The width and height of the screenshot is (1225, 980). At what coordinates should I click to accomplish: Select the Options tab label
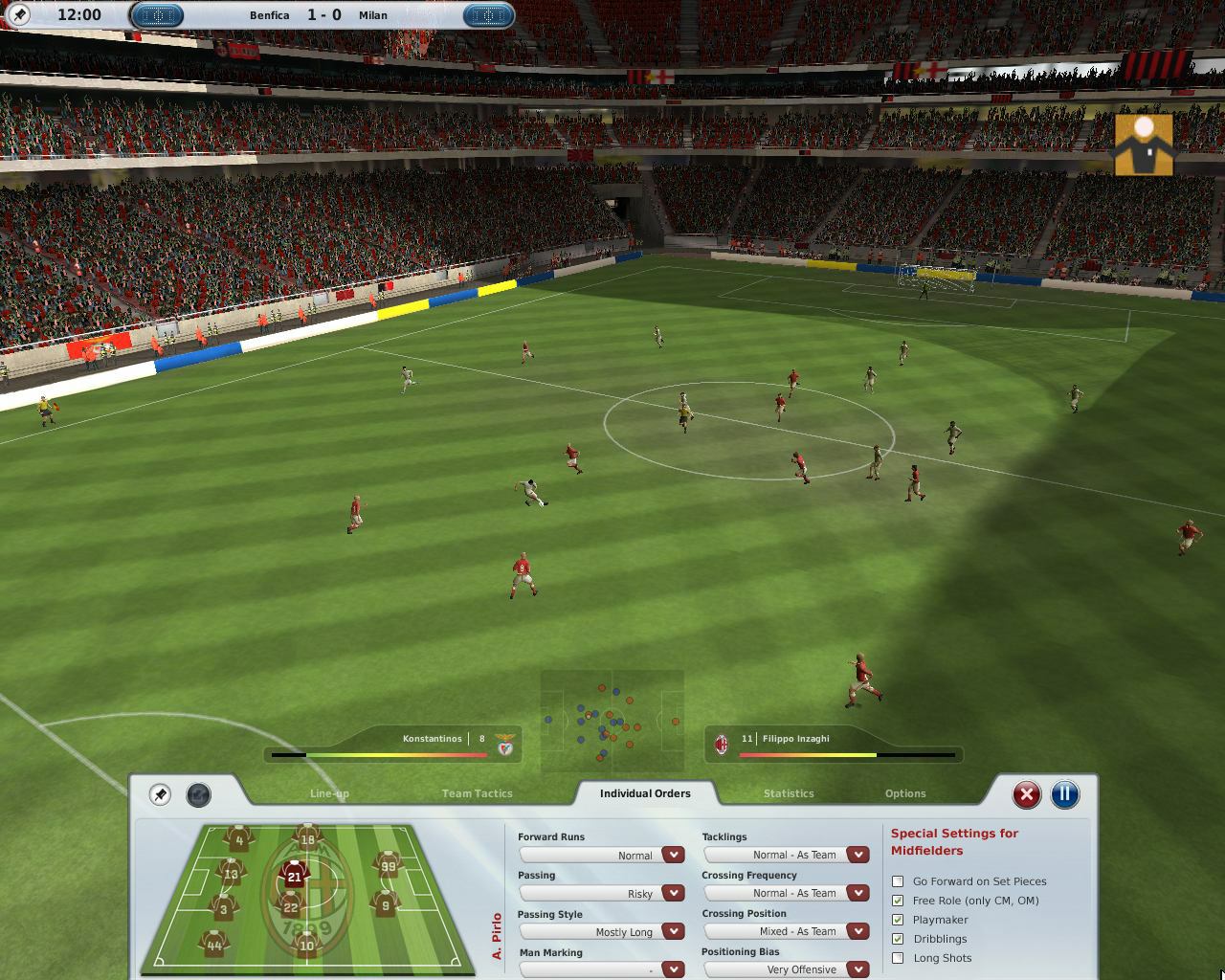tap(904, 793)
